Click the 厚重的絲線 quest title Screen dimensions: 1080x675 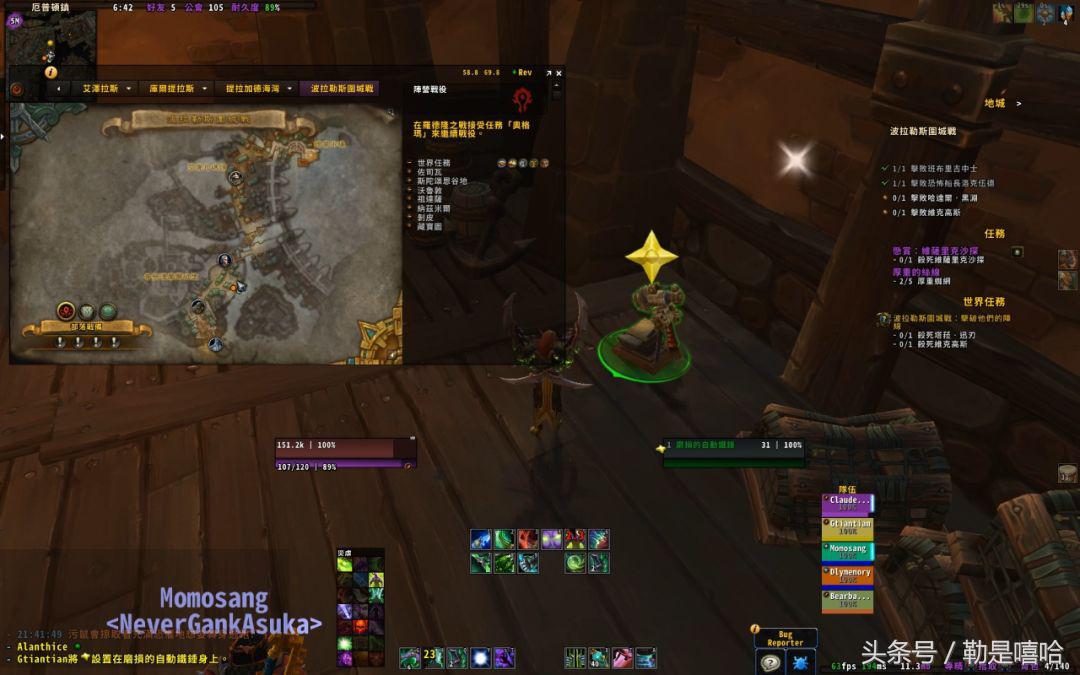tap(917, 271)
